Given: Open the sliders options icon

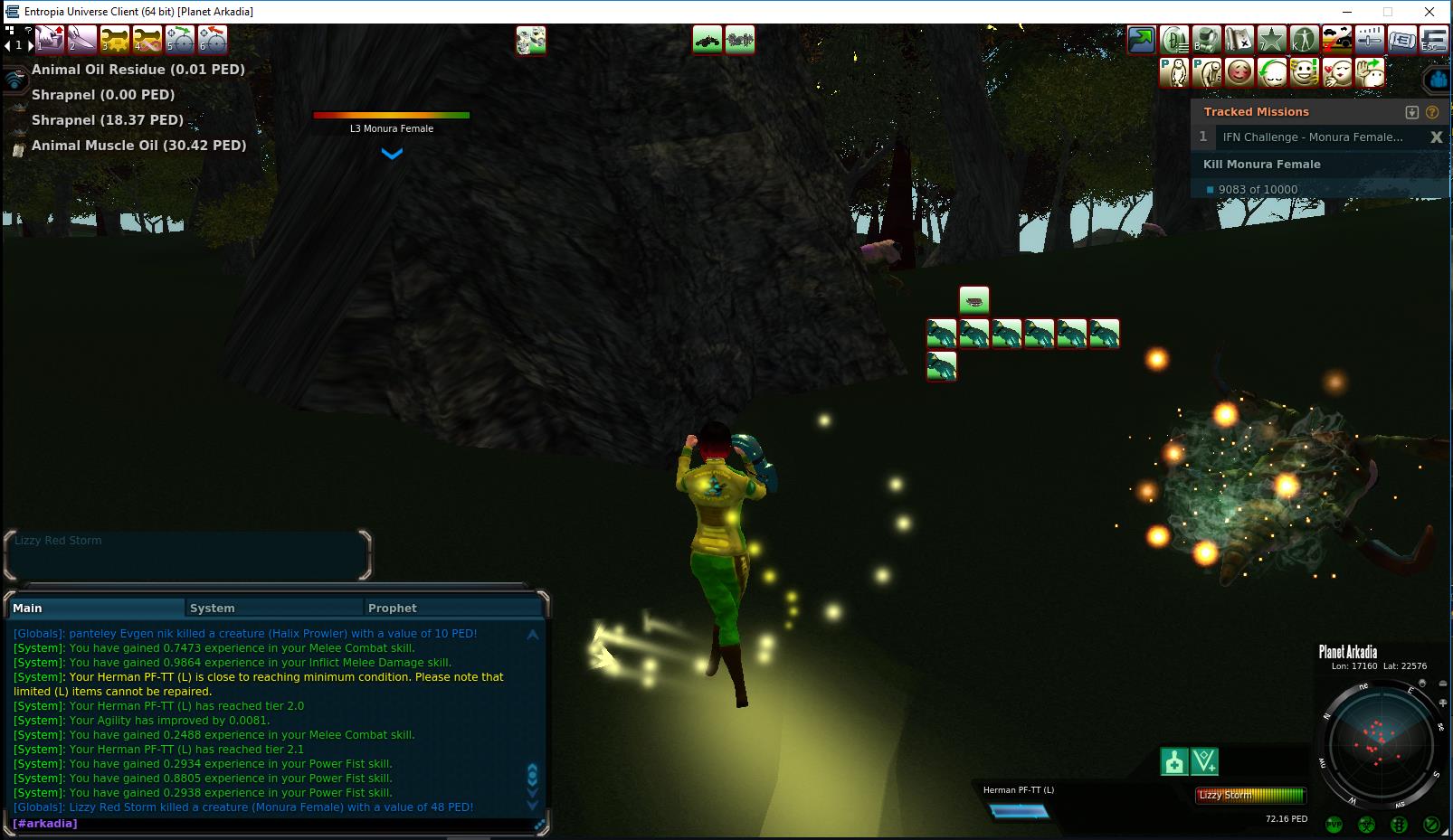Looking at the screenshot, I should coord(1369,40).
